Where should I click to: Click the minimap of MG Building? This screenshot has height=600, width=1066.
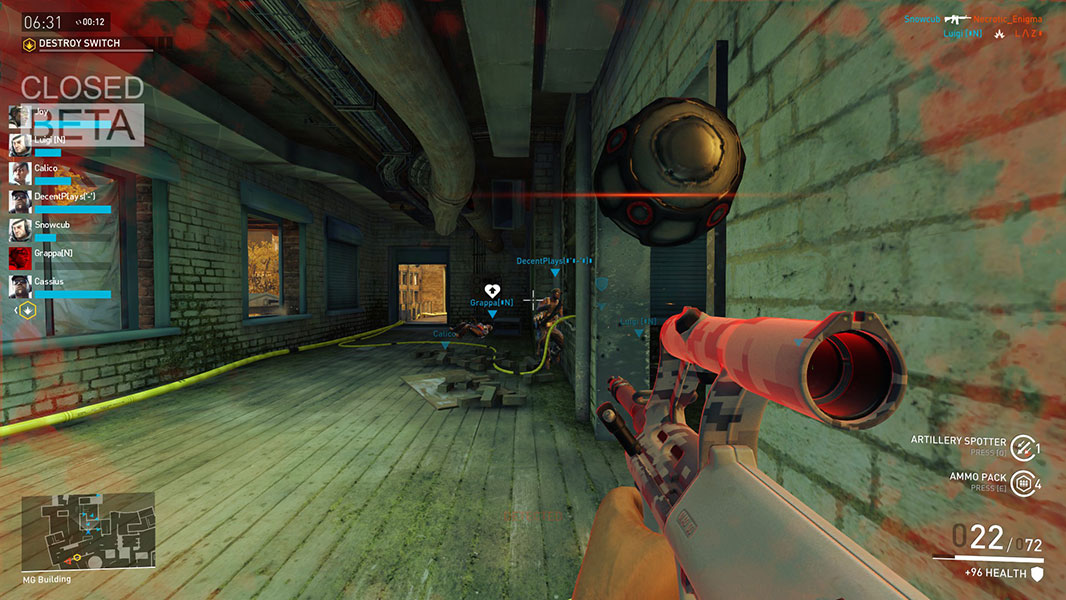(88, 531)
